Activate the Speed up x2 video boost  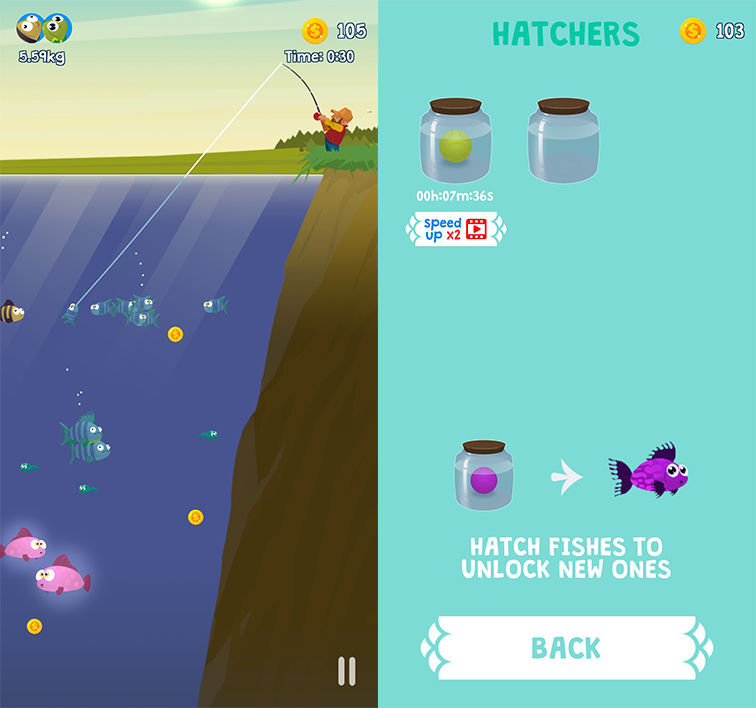pyautogui.click(x=455, y=229)
